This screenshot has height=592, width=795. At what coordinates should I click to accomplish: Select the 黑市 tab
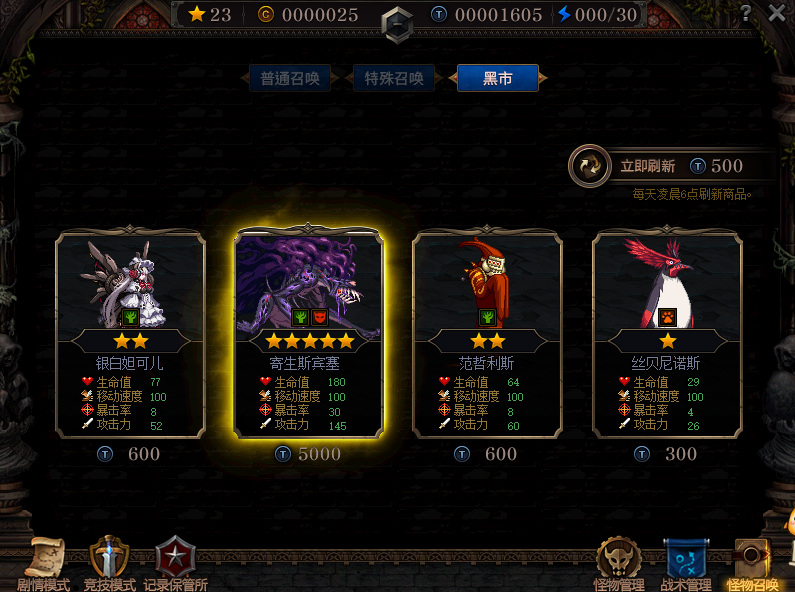point(497,78)
